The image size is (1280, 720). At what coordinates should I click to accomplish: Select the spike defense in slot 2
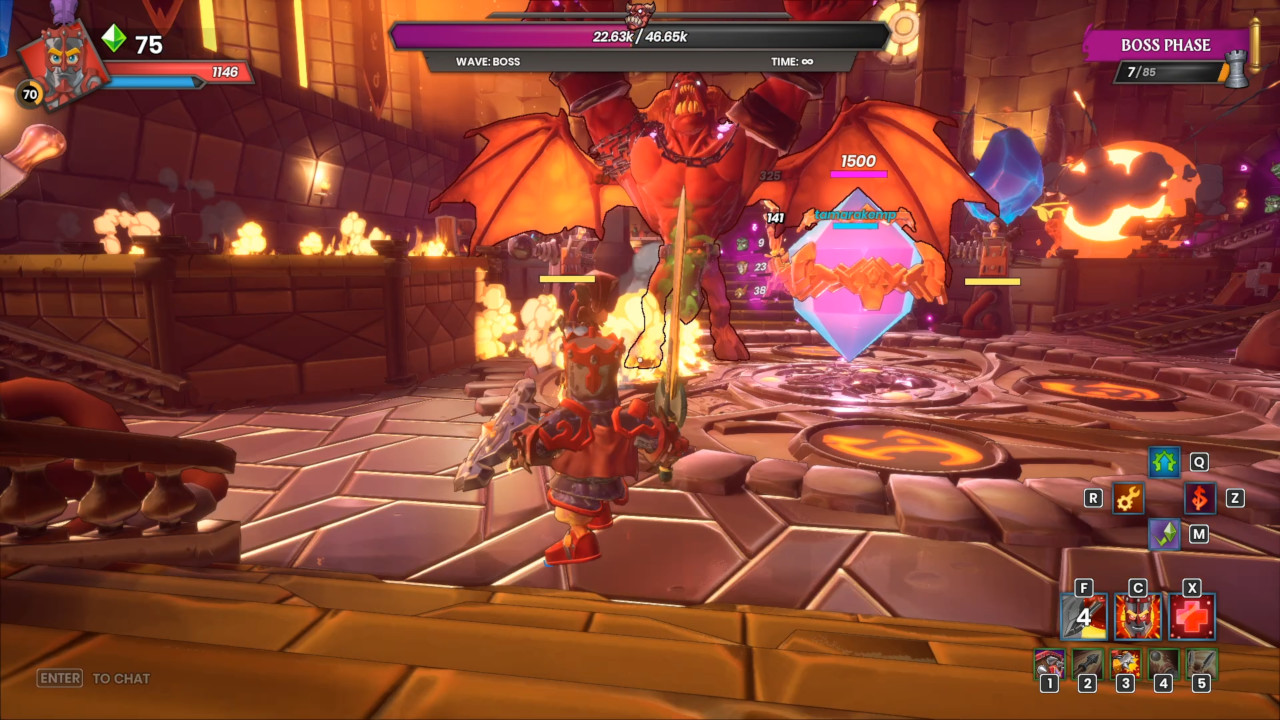[1087, 663]
